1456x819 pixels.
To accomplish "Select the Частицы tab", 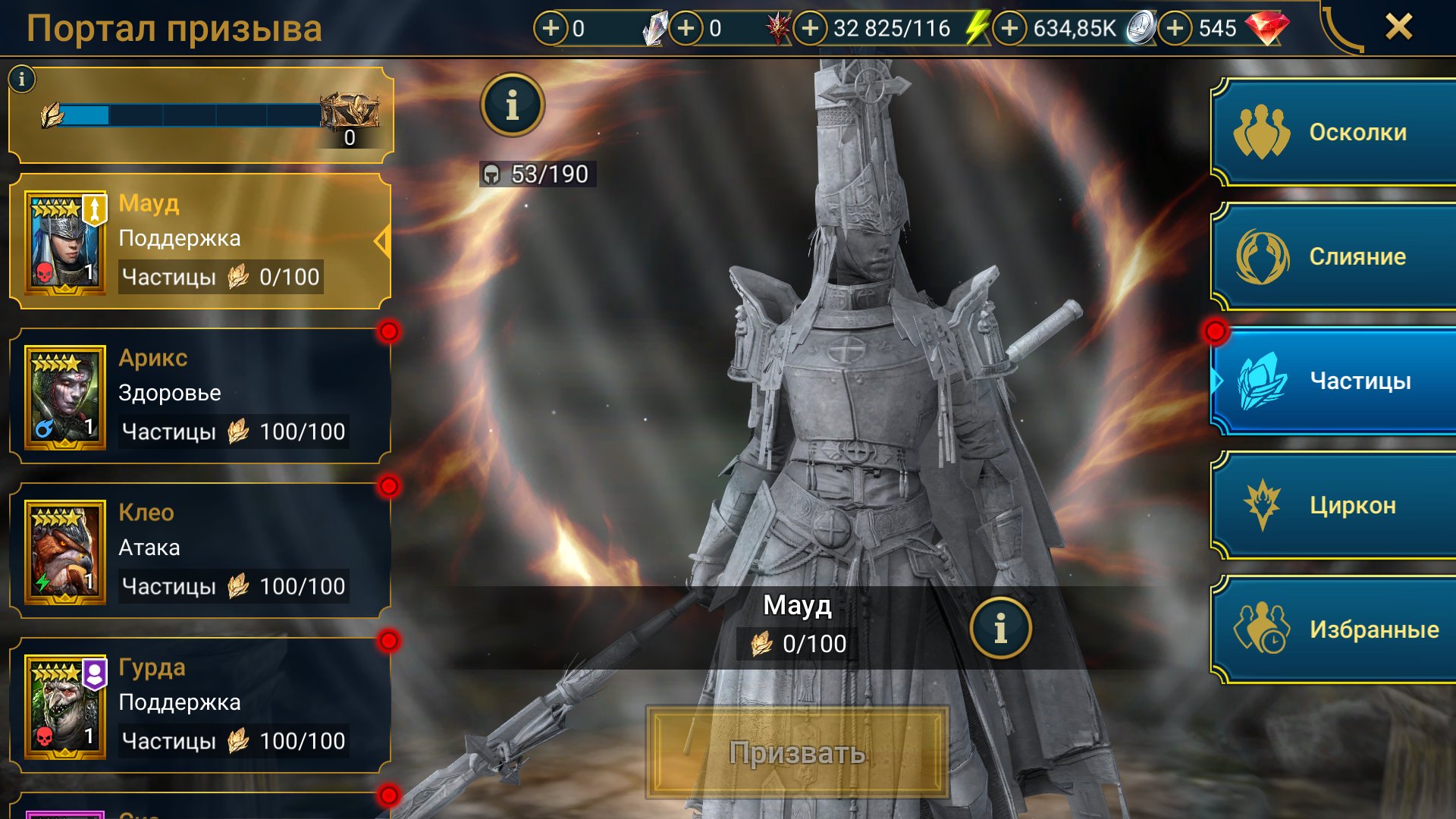I will pyautogui.click(x=1335, y=381).
